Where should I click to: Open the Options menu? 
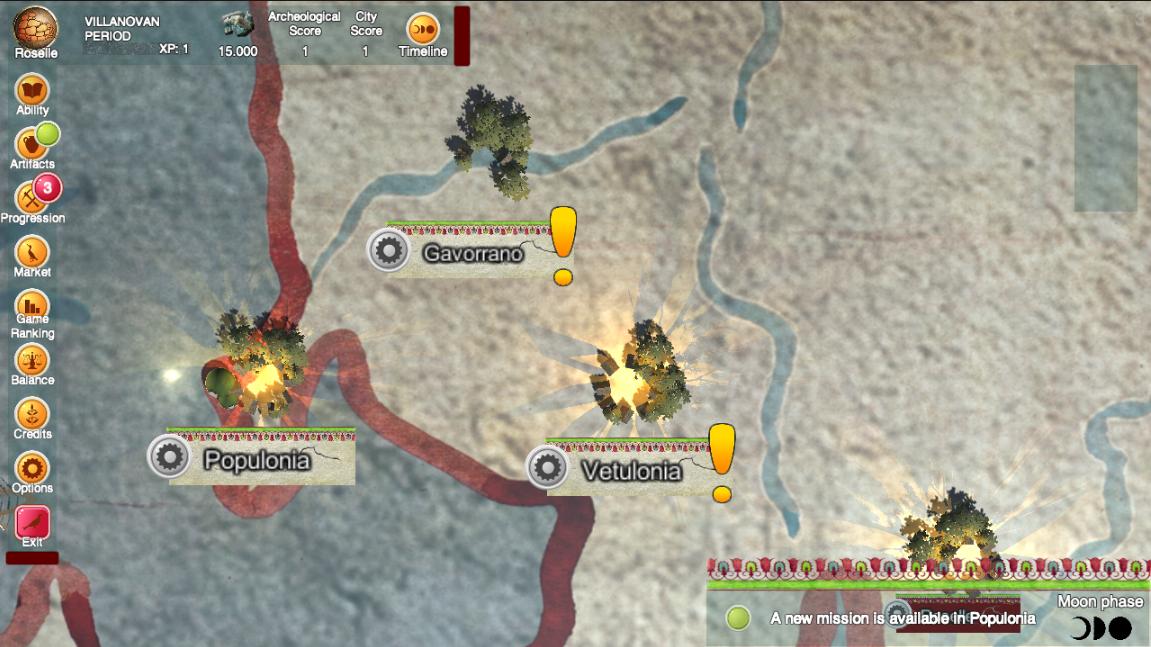[x=32, y=468]
